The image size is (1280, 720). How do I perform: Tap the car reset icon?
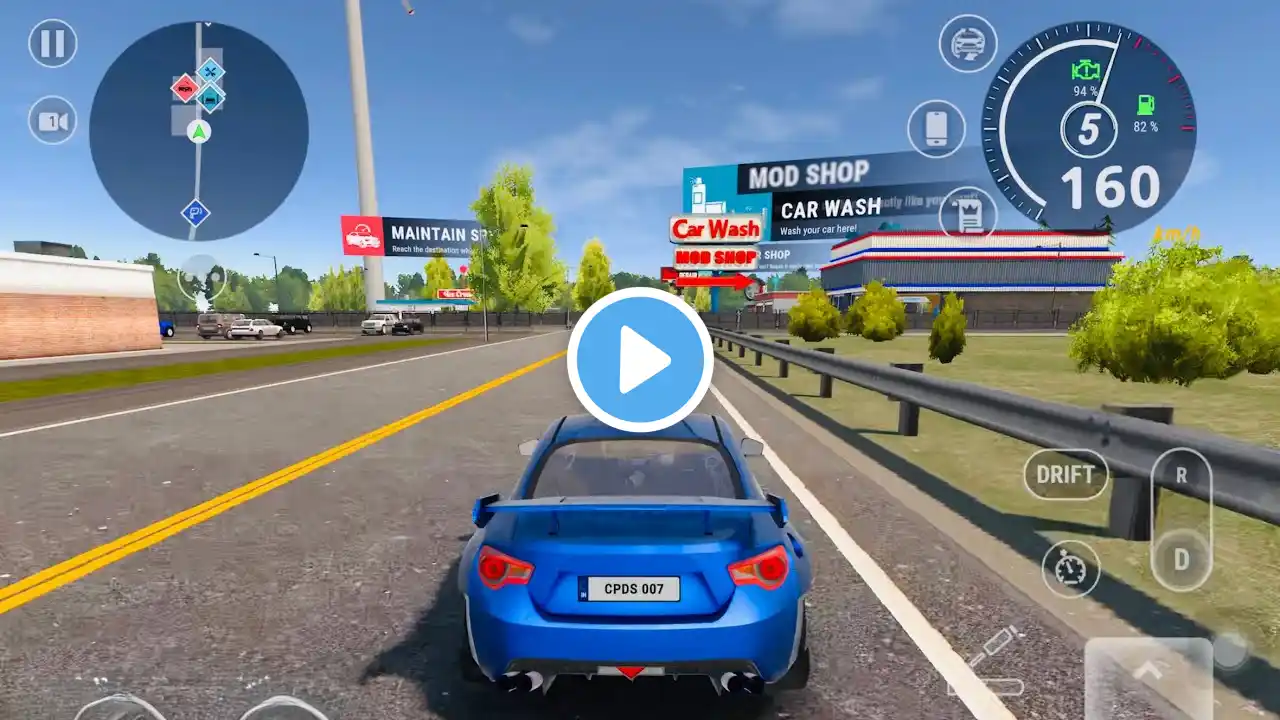pyautogui.click(x=968, y=44)
